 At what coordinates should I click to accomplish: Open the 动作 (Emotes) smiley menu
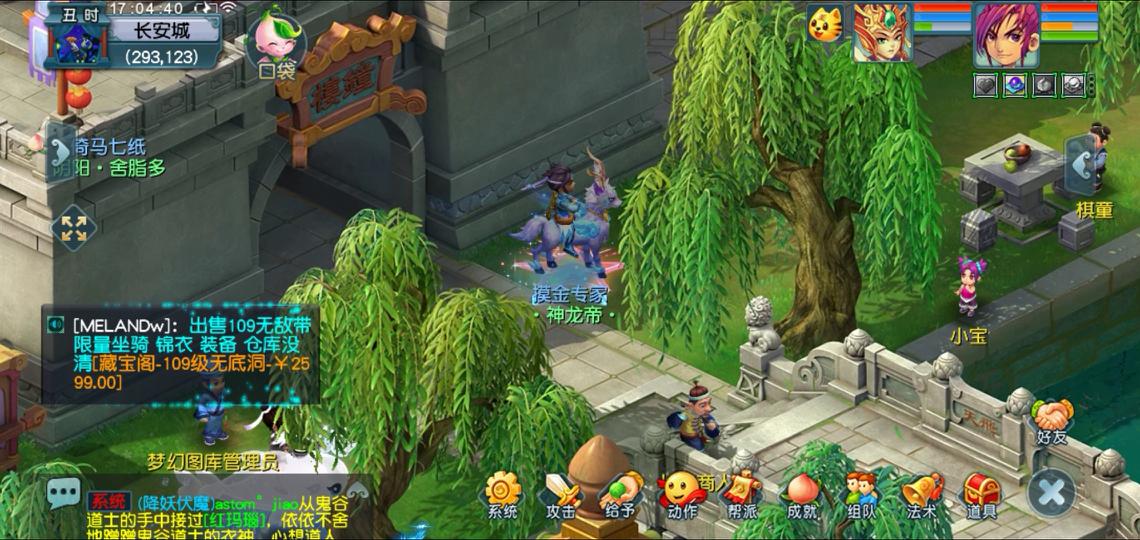click(682, 492)
